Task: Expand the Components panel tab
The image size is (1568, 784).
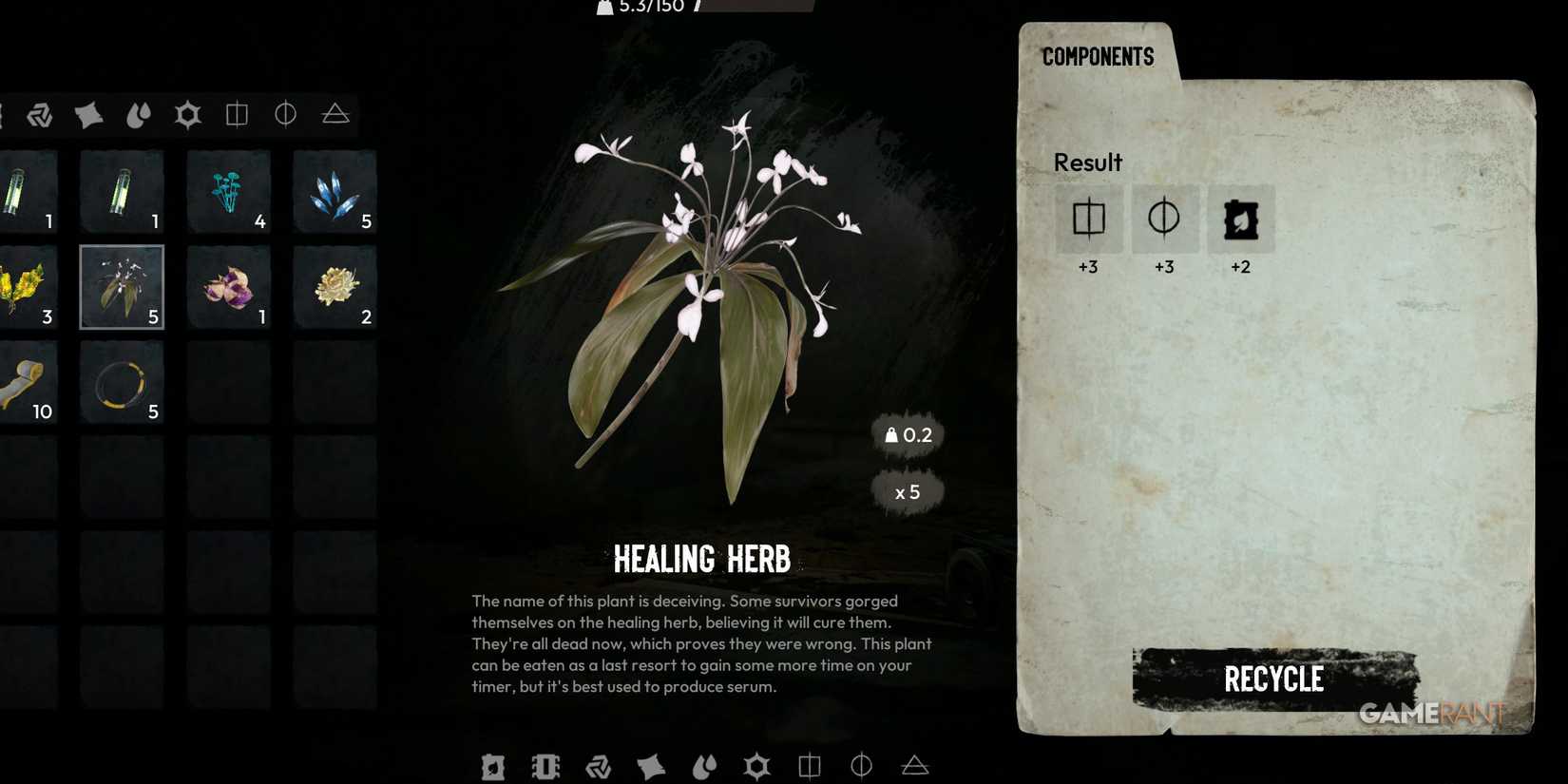Action: pos(1098,57)
